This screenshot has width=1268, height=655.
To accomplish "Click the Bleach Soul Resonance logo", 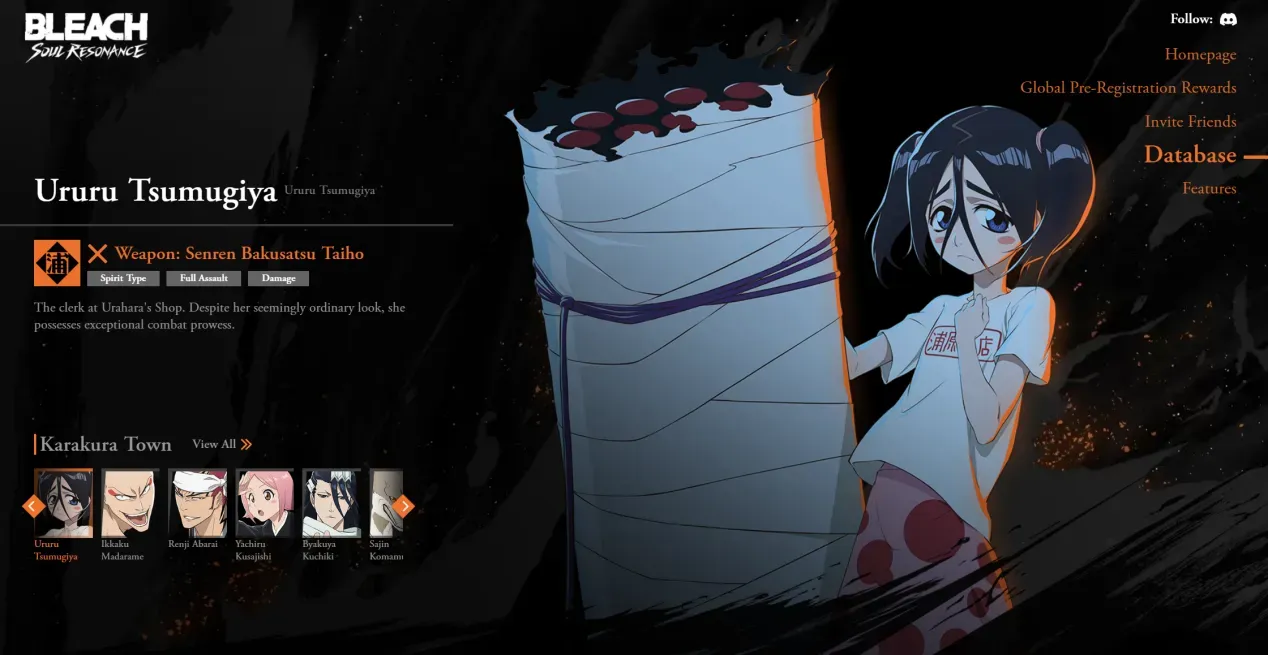I will 86,37.
